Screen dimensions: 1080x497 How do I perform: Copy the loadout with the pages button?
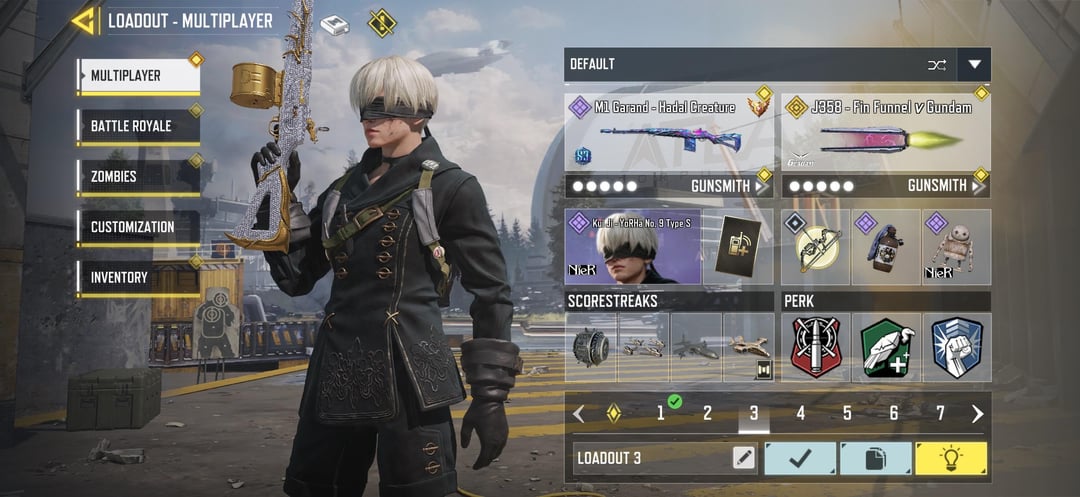875,458
